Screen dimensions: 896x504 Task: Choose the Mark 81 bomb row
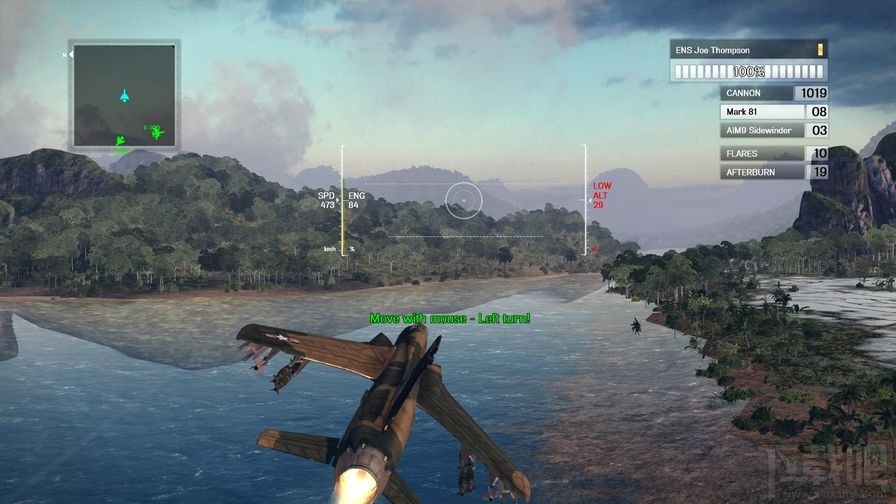773,112
